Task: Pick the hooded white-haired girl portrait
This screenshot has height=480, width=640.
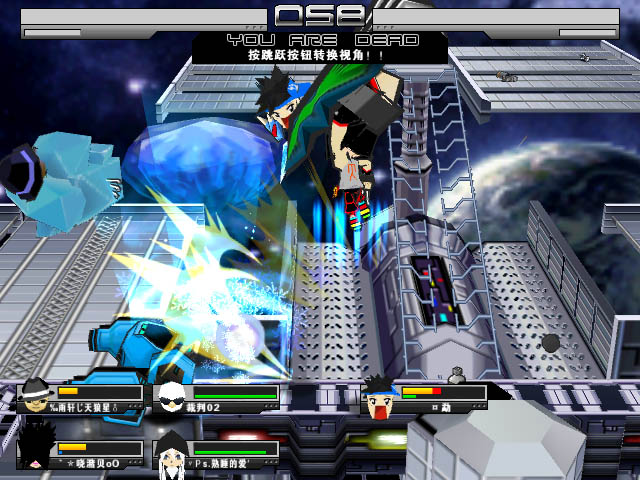Action: pos(170,447)
